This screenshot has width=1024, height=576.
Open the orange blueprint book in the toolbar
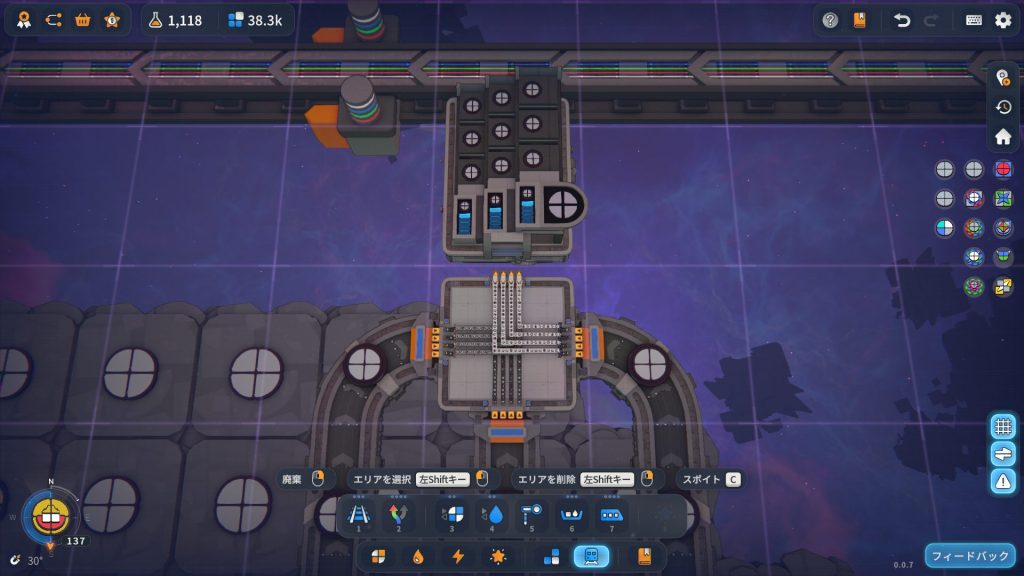click(x=644, y=556)
